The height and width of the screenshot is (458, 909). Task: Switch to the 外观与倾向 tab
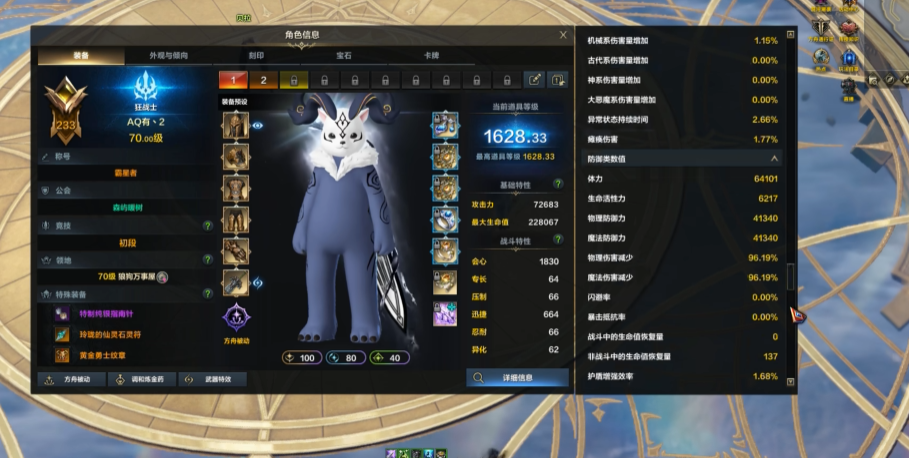[x=168, y=56]
